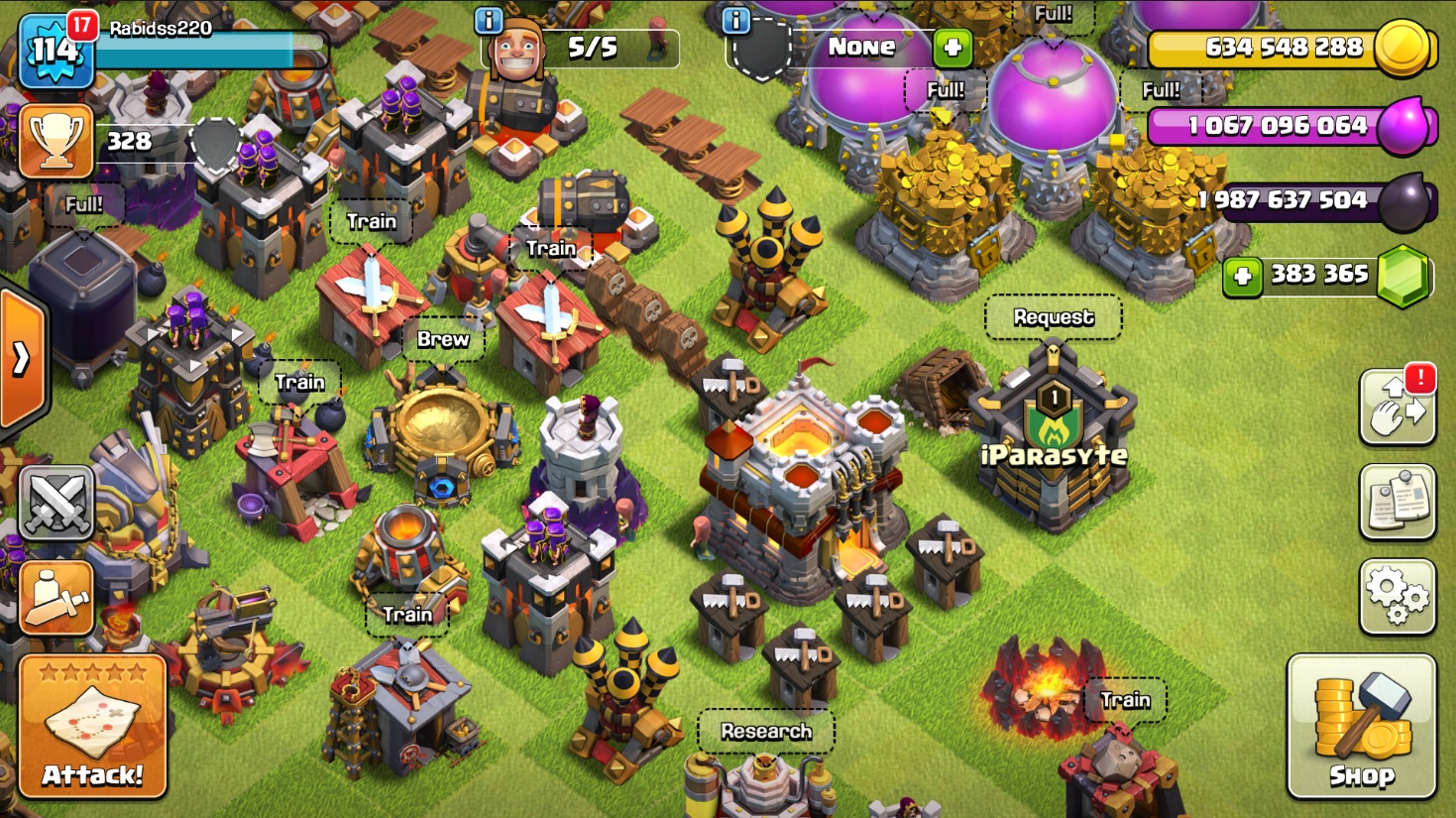This screenshot has width=1456, height=818.
Task: Open Research at the Laboratory
Action: [766, 732]
